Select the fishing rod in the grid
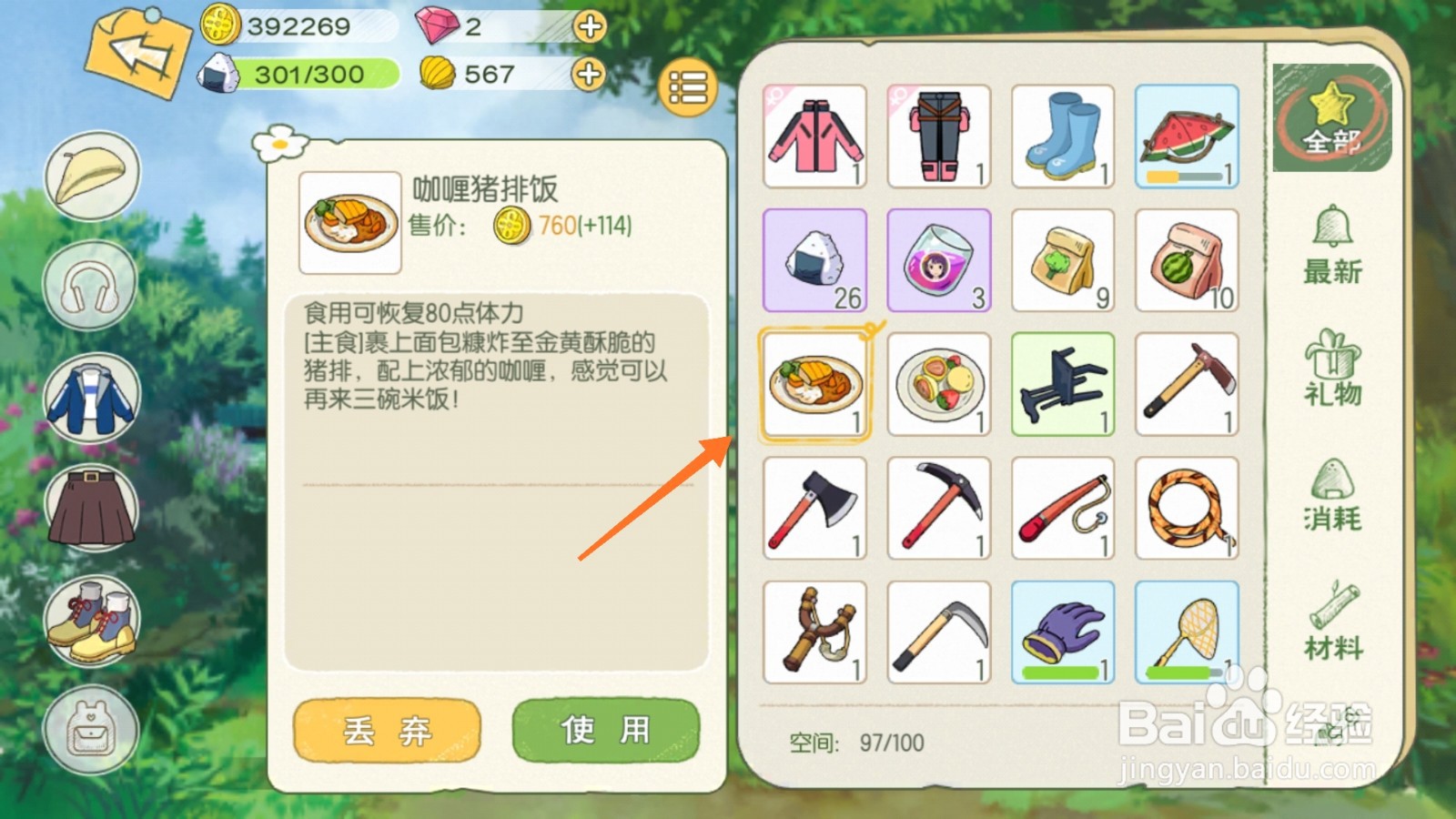 pos(1062,508)
